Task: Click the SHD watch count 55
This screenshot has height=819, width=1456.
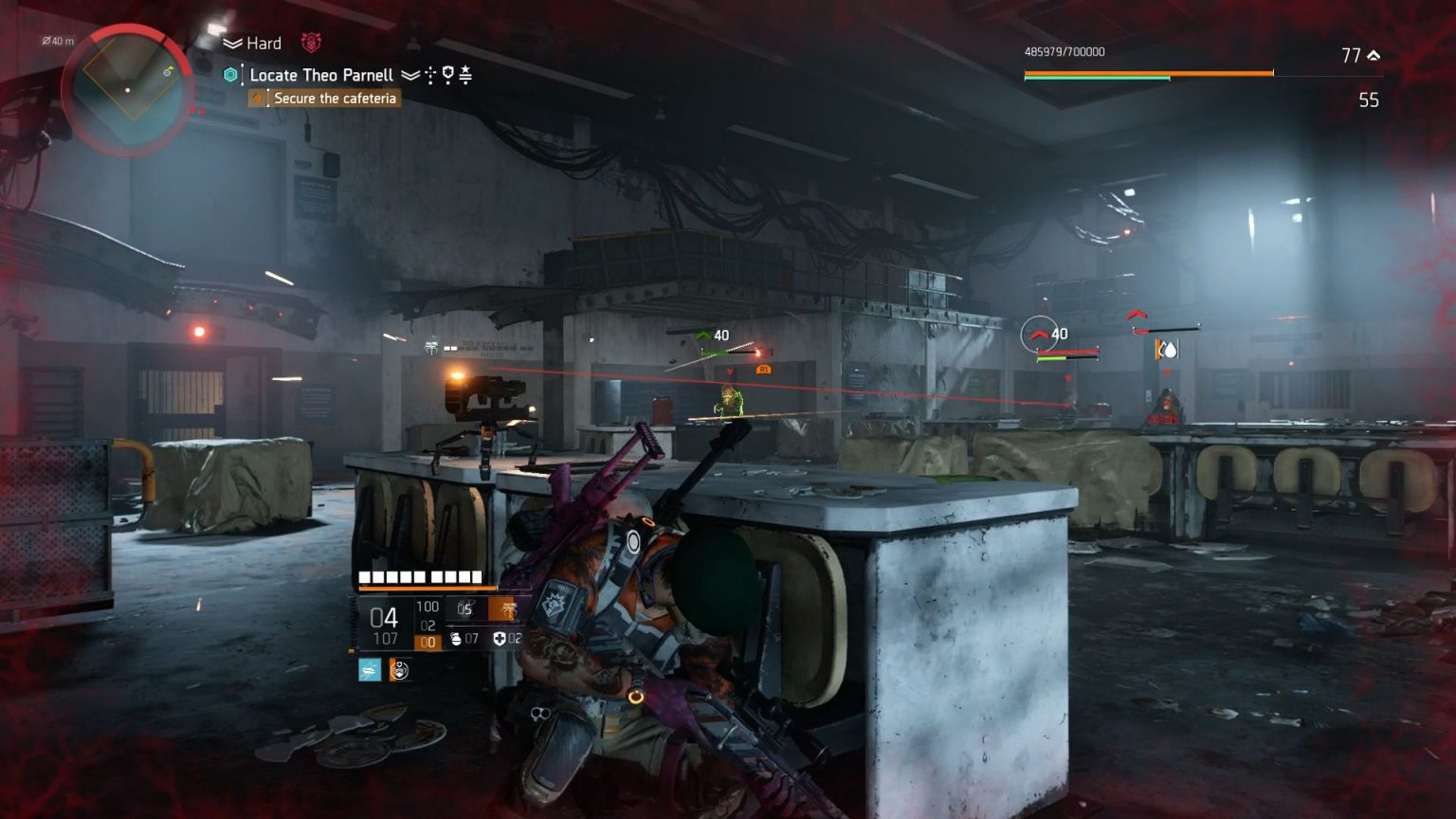Action: click(x=1368, y=100)
